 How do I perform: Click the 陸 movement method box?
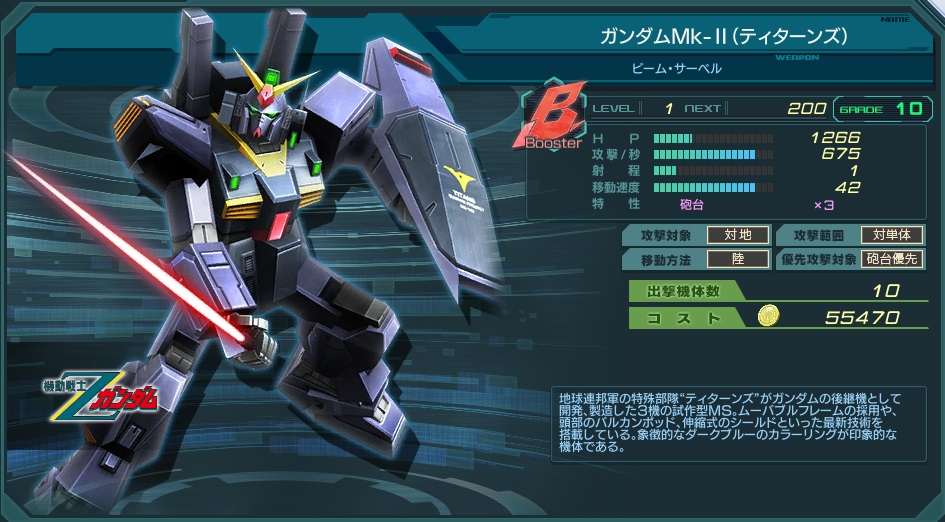738,259
